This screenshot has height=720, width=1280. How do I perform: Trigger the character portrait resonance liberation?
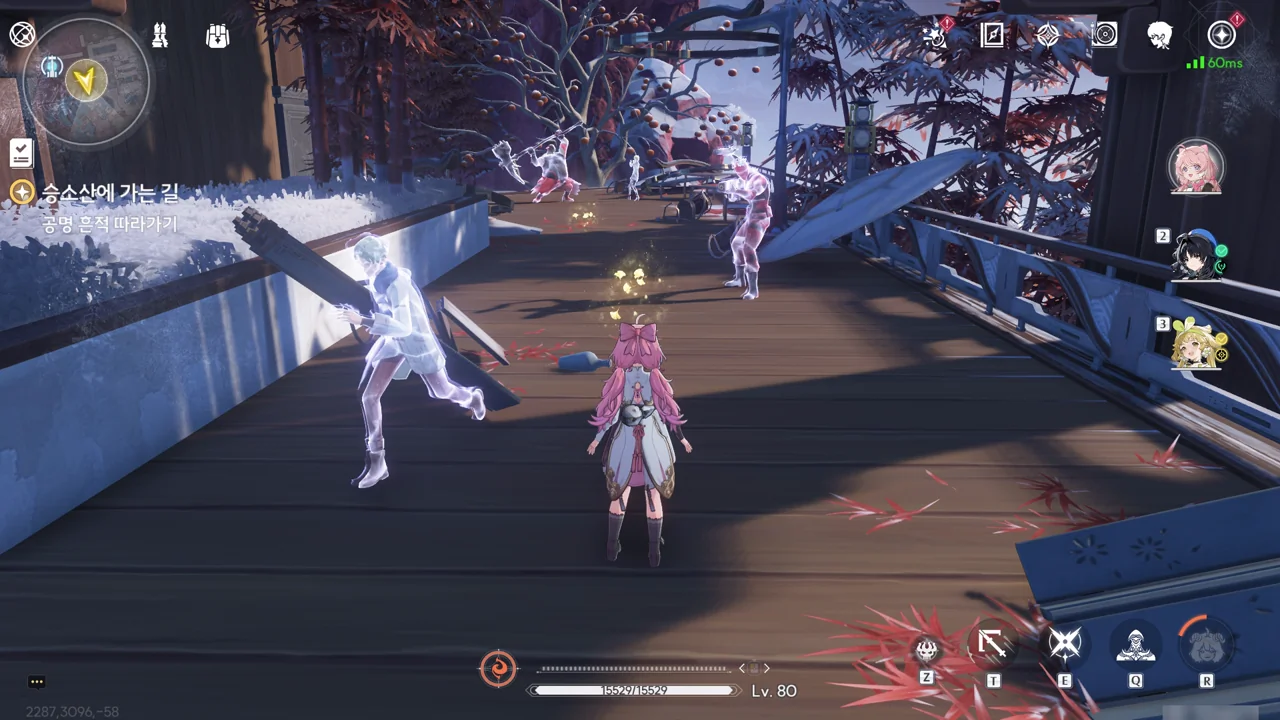[1207, 644]
